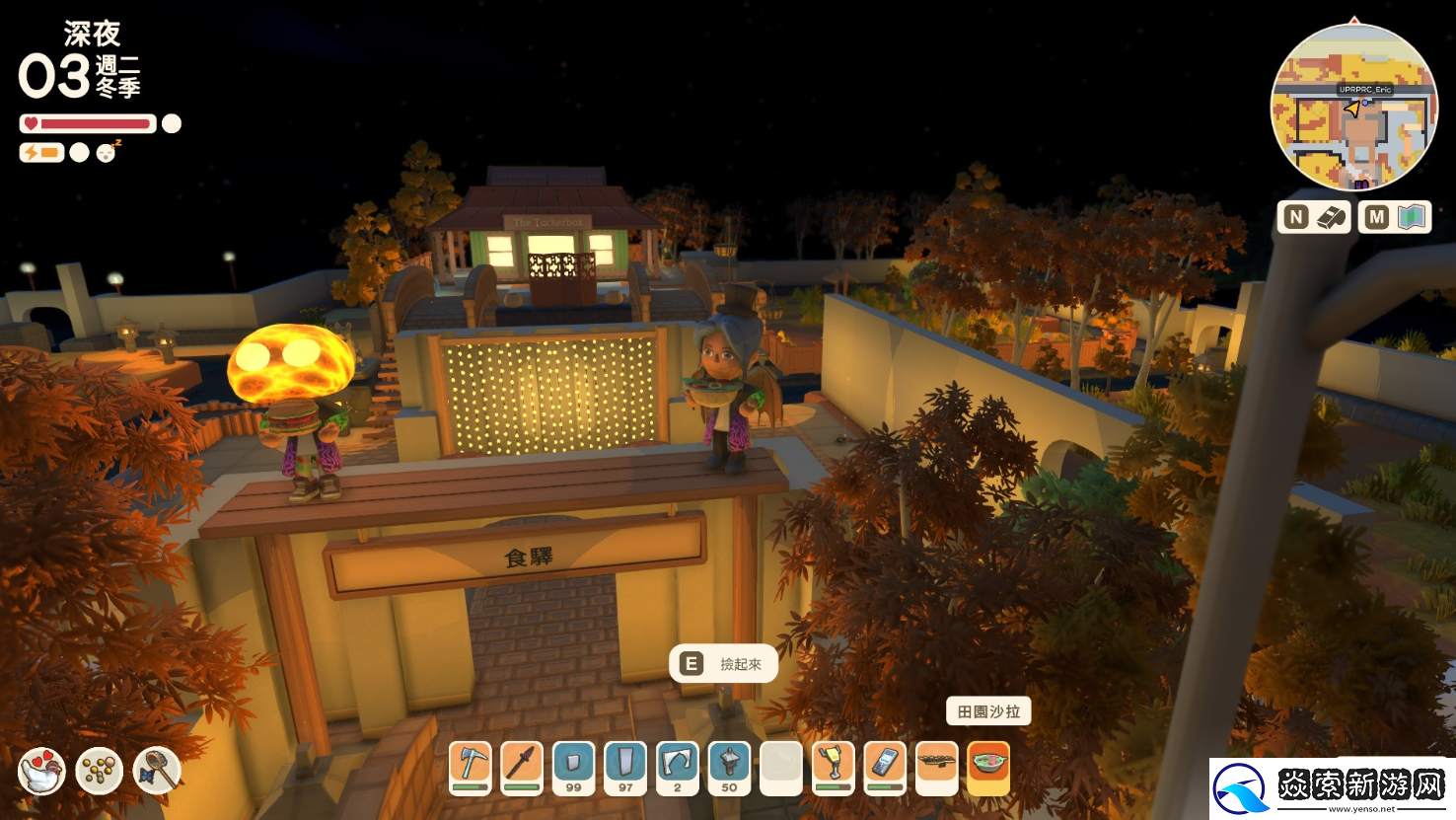Choose the food platter hotbar slot

pyautogui.click(x=936, y=767)
